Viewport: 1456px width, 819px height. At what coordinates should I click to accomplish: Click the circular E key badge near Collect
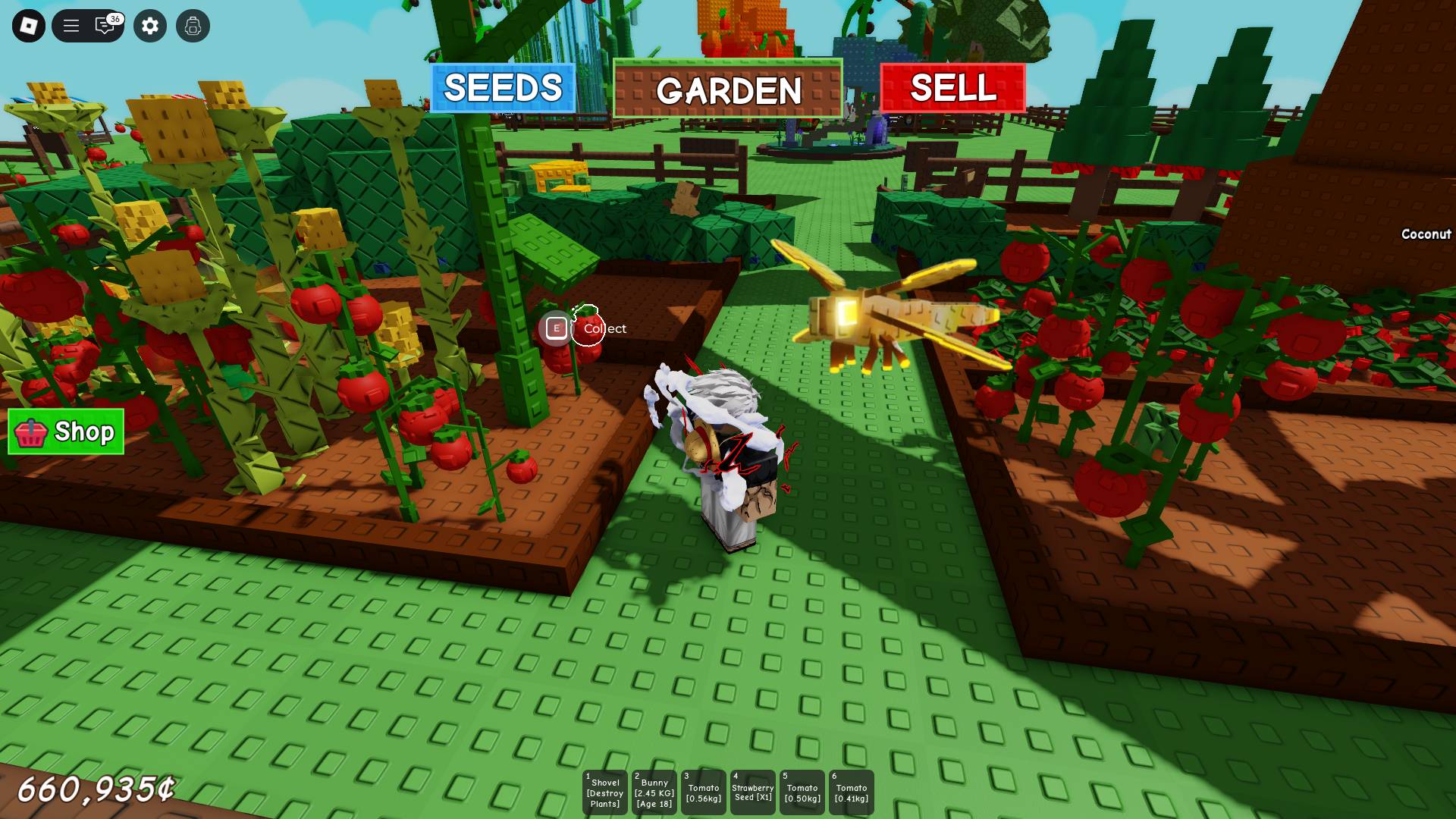click(556, 328)
